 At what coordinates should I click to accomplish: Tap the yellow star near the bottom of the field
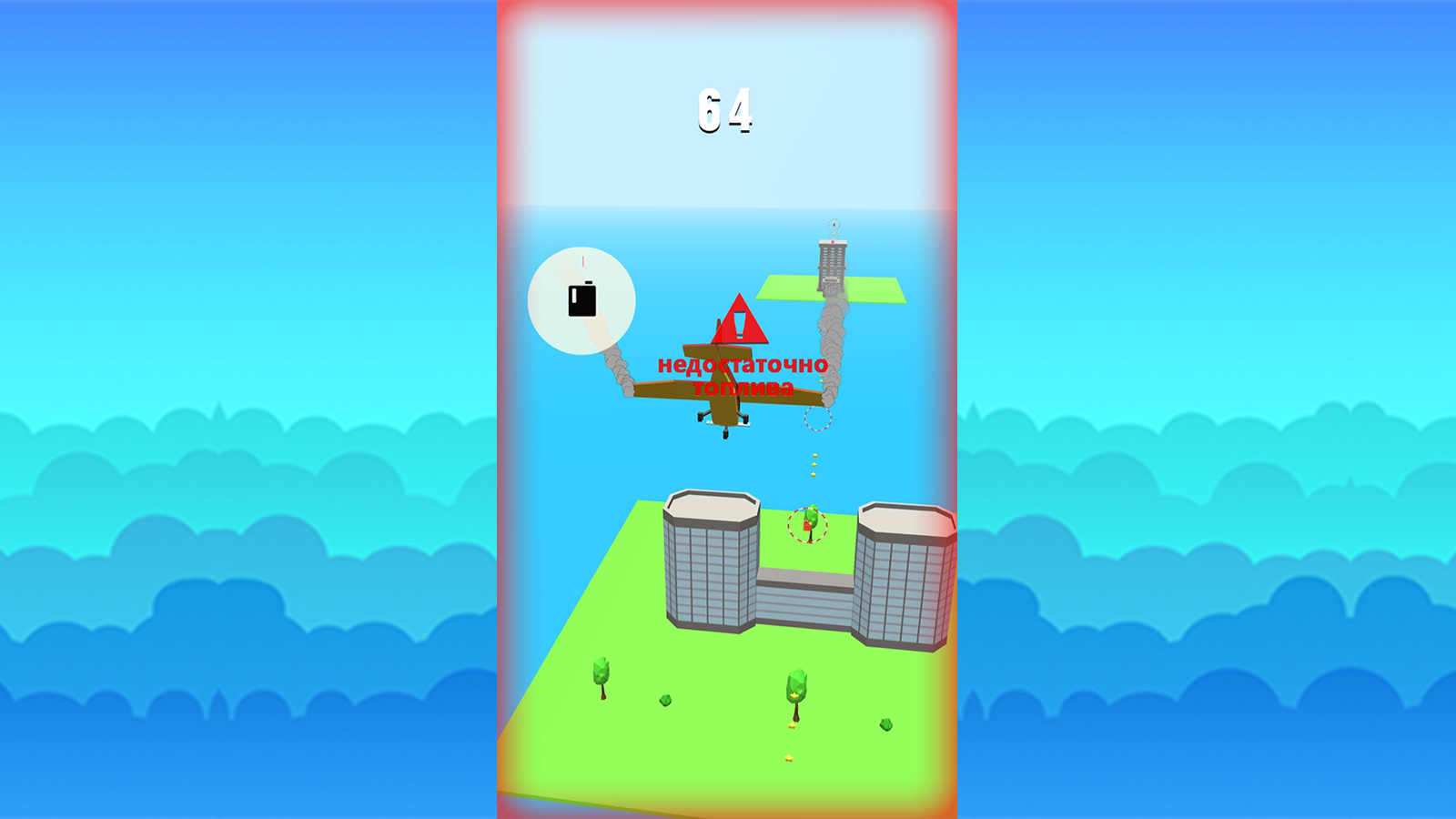pos(788,757)
